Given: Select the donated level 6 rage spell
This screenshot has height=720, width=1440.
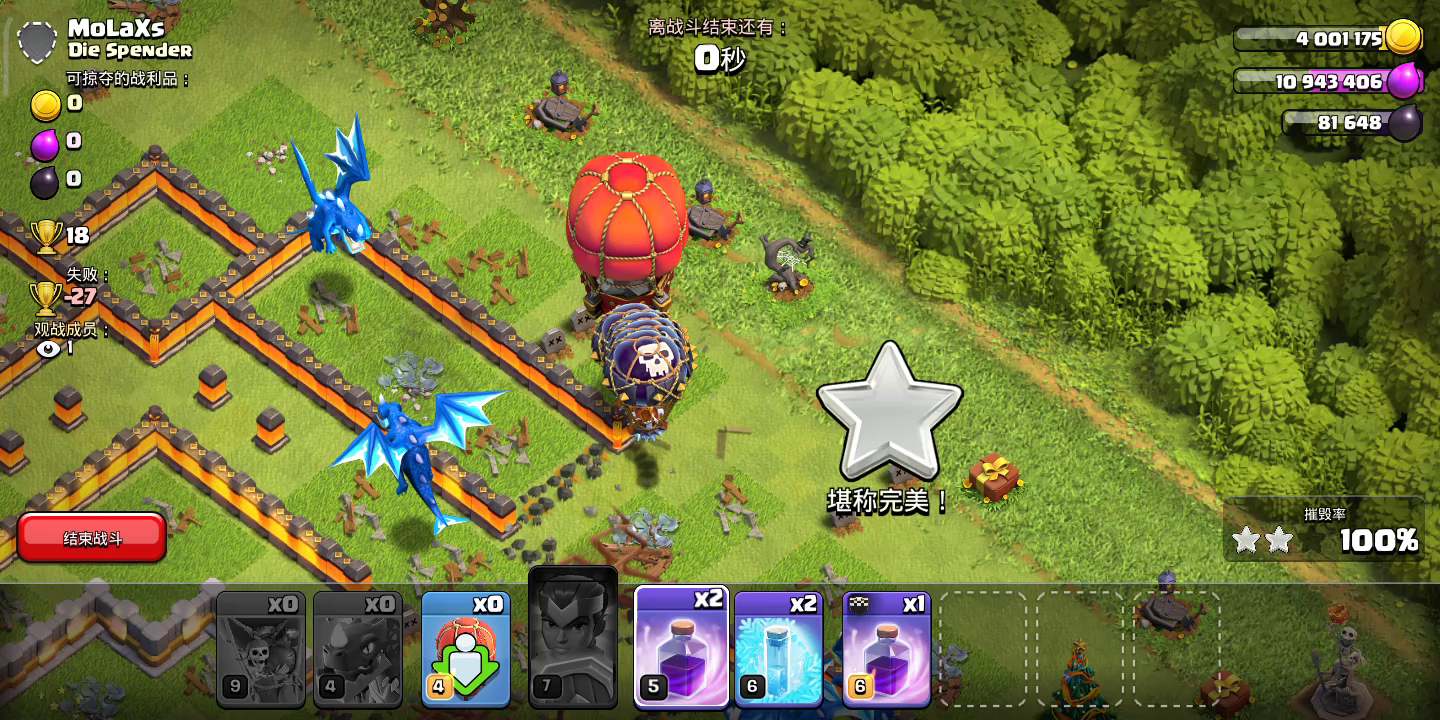Looking at the screenshot, I should coord(887,649).
